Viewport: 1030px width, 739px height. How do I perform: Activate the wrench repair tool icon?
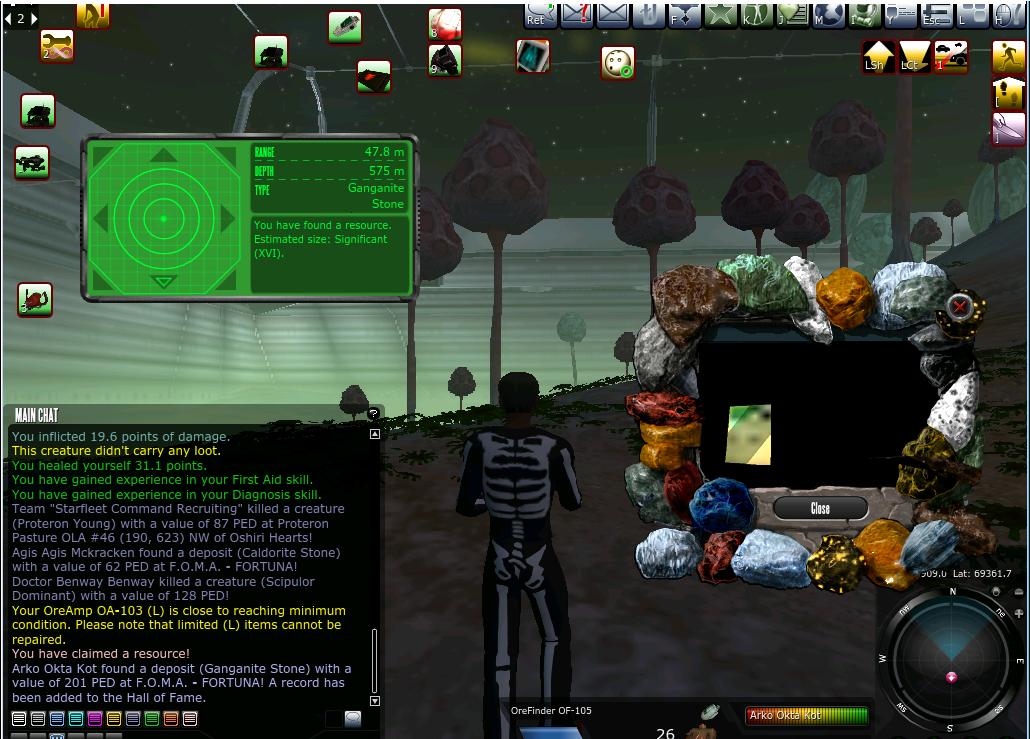[x=57, y=45]
